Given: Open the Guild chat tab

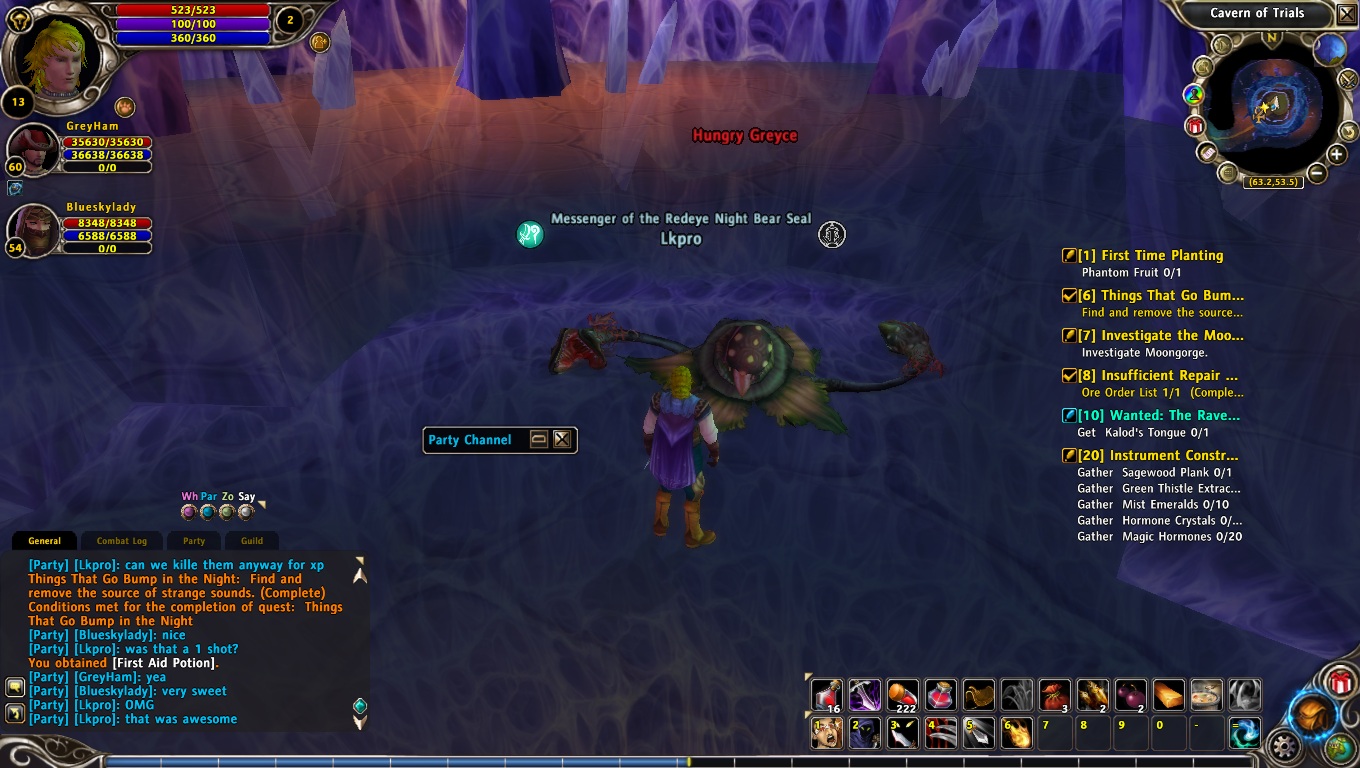Looking at the screenshot, I should (x=252, y=541).
